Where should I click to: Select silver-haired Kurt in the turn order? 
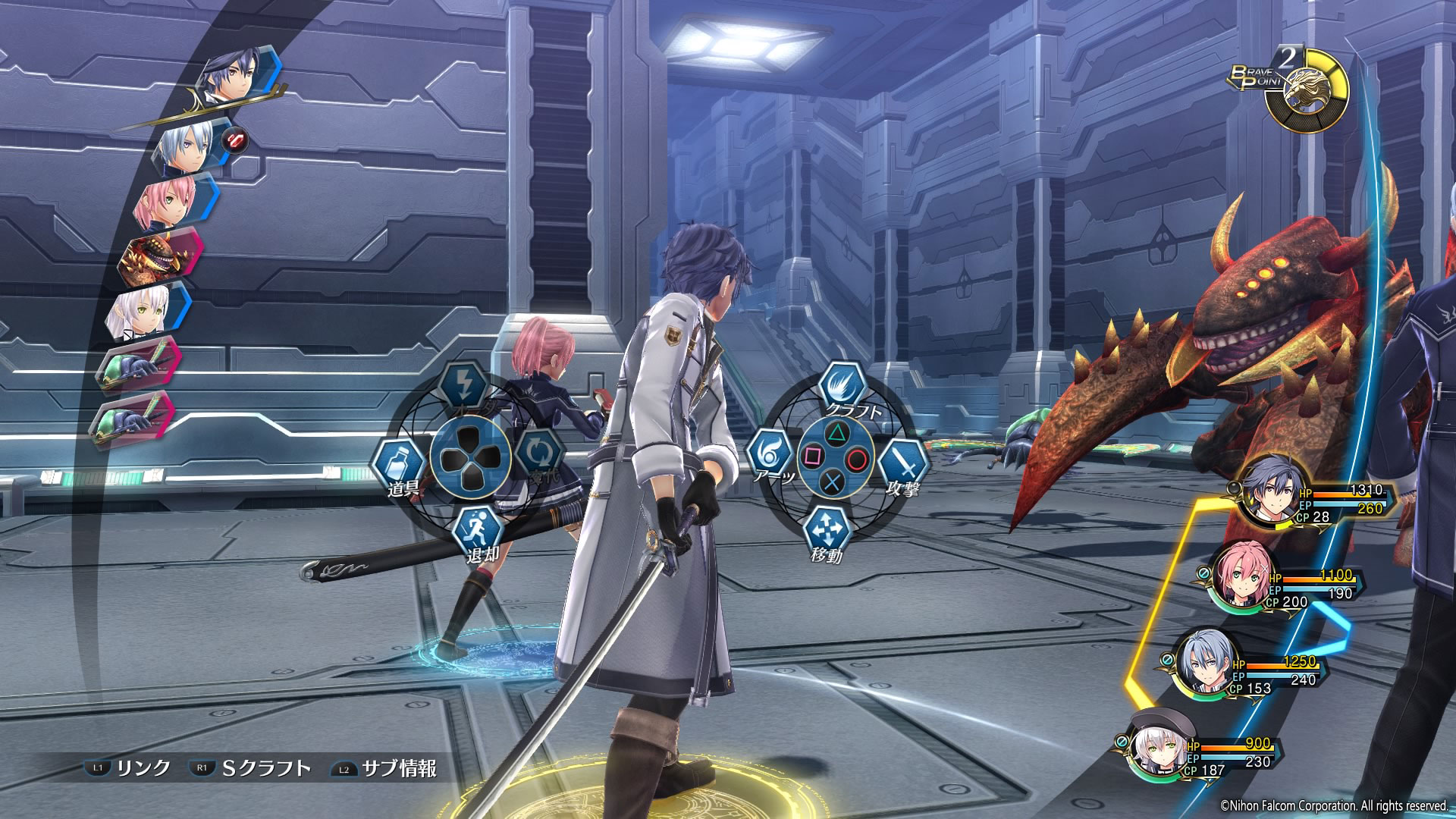tap(186, 147)
